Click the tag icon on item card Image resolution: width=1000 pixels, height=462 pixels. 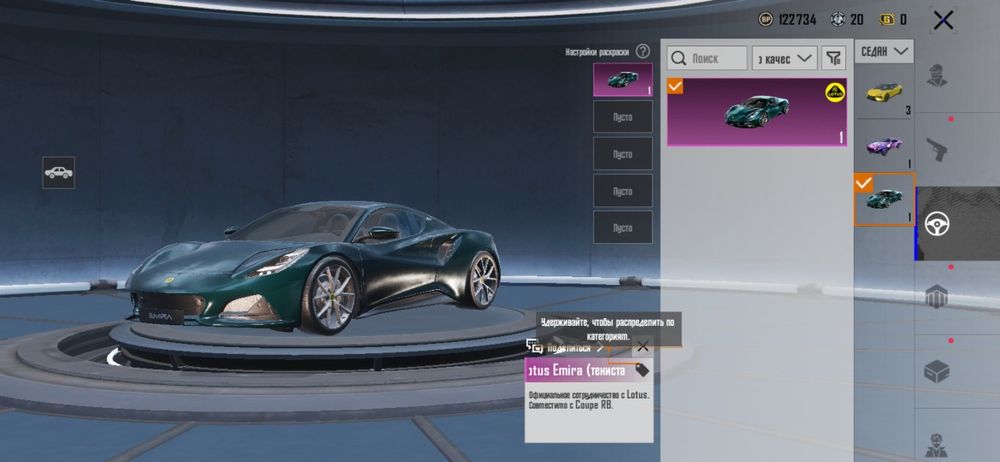pyautogui.click(x=642, y=370)
